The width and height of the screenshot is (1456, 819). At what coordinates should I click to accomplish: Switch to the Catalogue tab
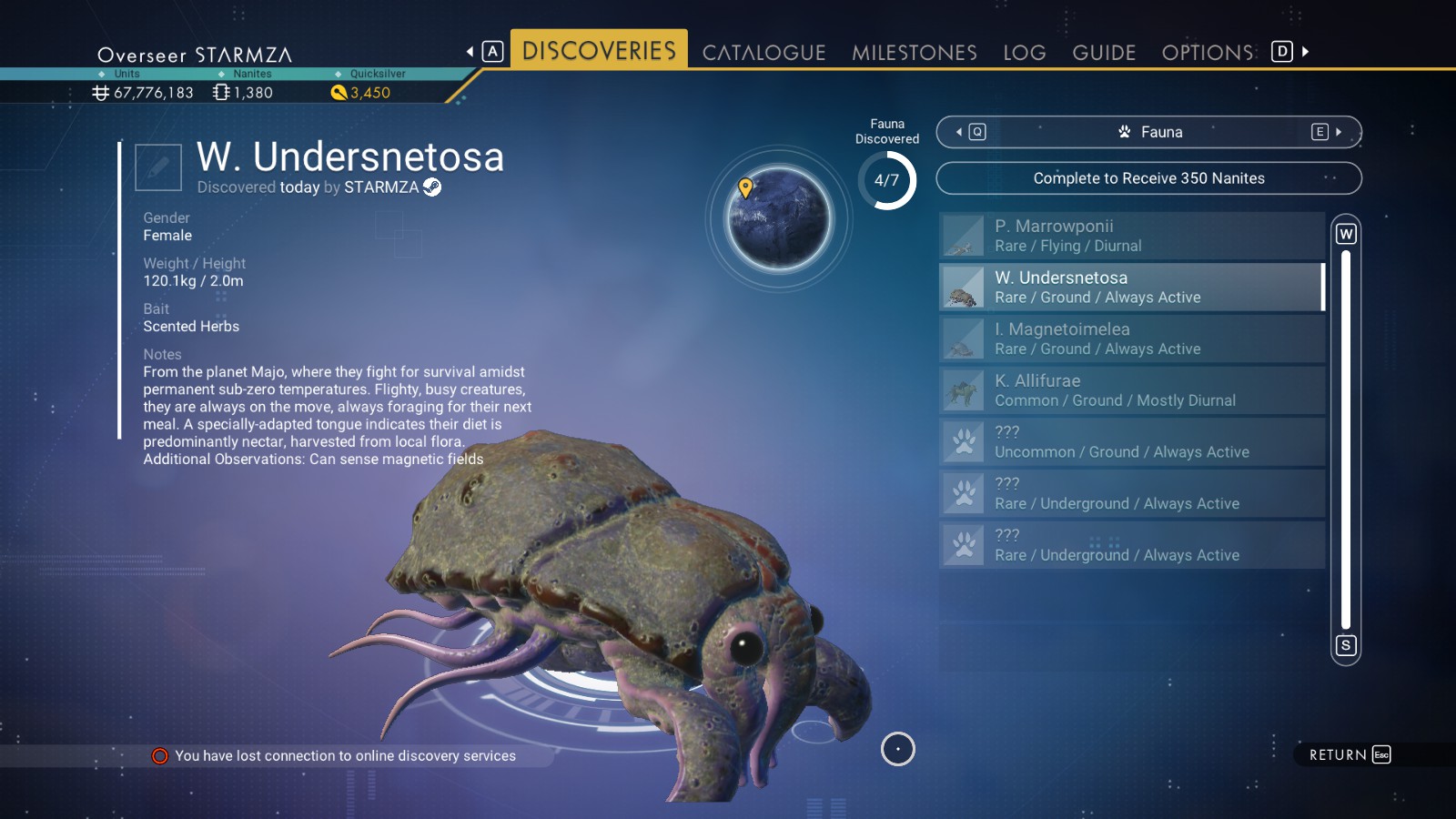[763, 53]
